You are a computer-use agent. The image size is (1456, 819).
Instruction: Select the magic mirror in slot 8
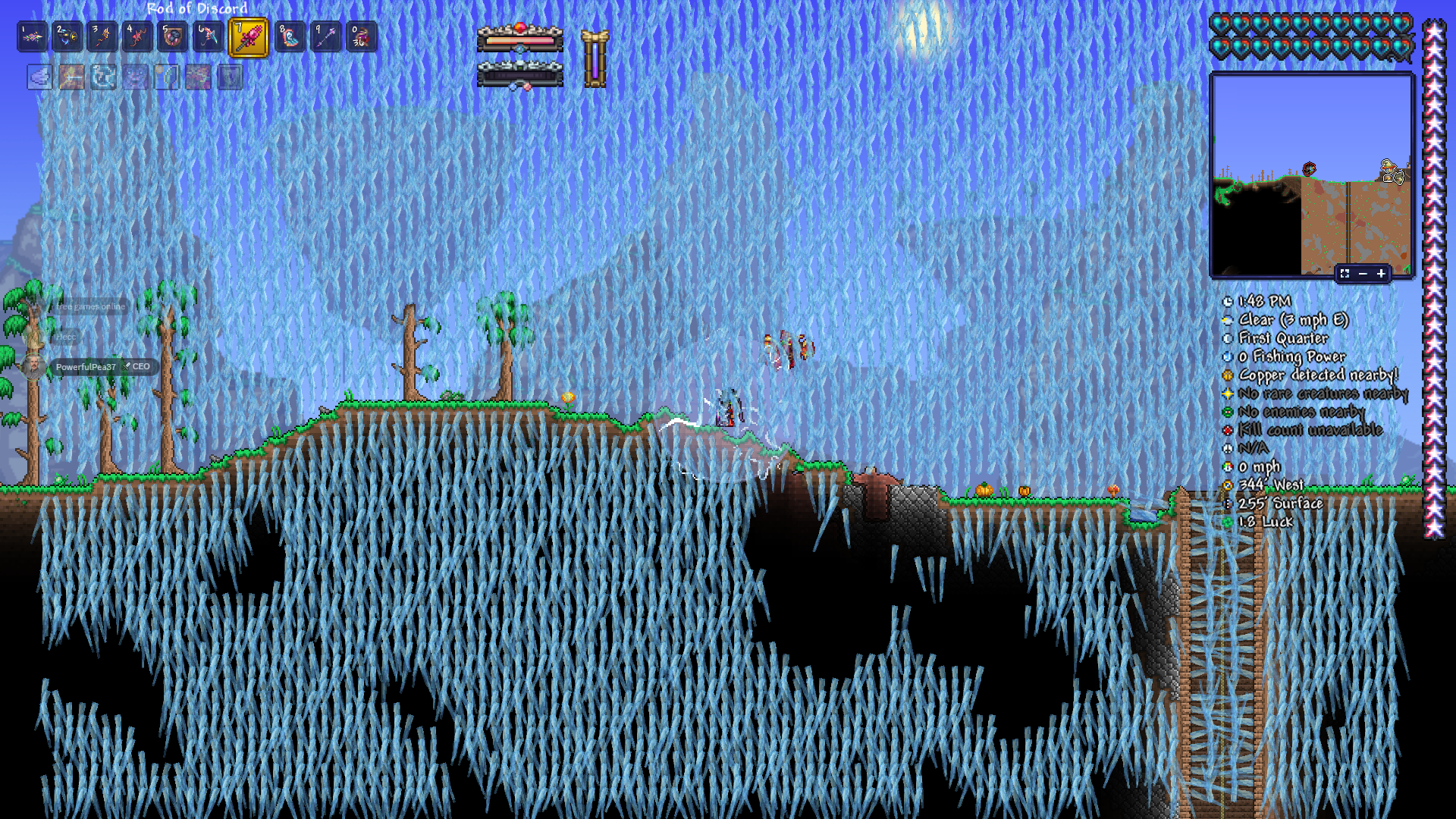pos(290,37)
